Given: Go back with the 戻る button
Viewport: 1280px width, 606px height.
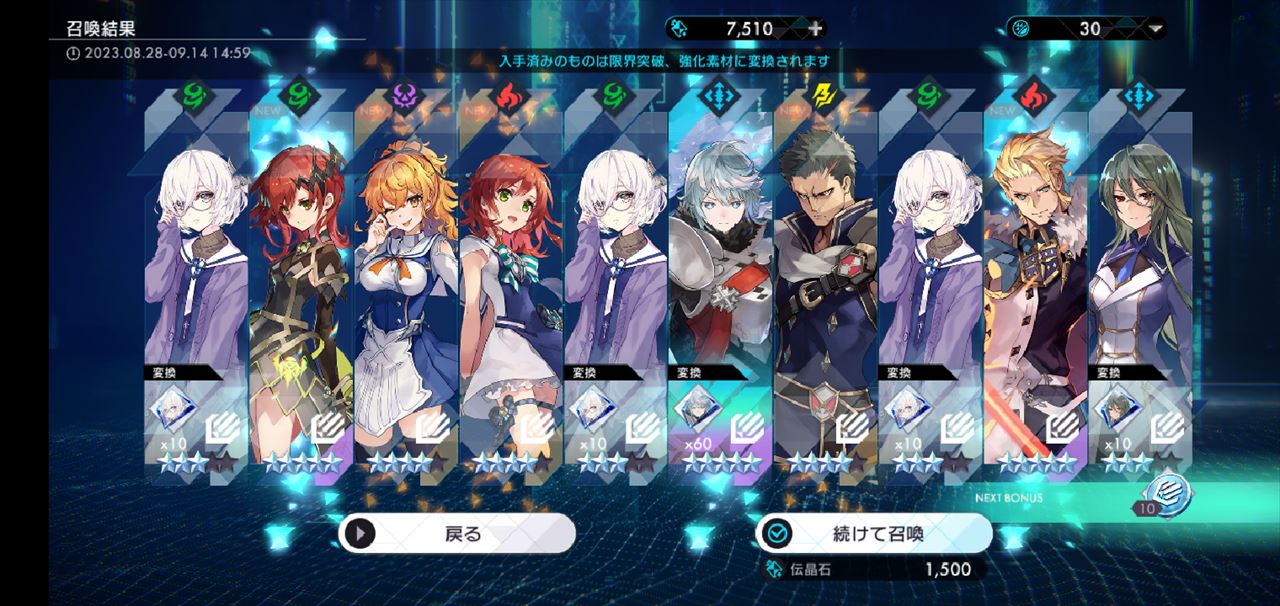Looking at the screenshot, I should point(457,533).
